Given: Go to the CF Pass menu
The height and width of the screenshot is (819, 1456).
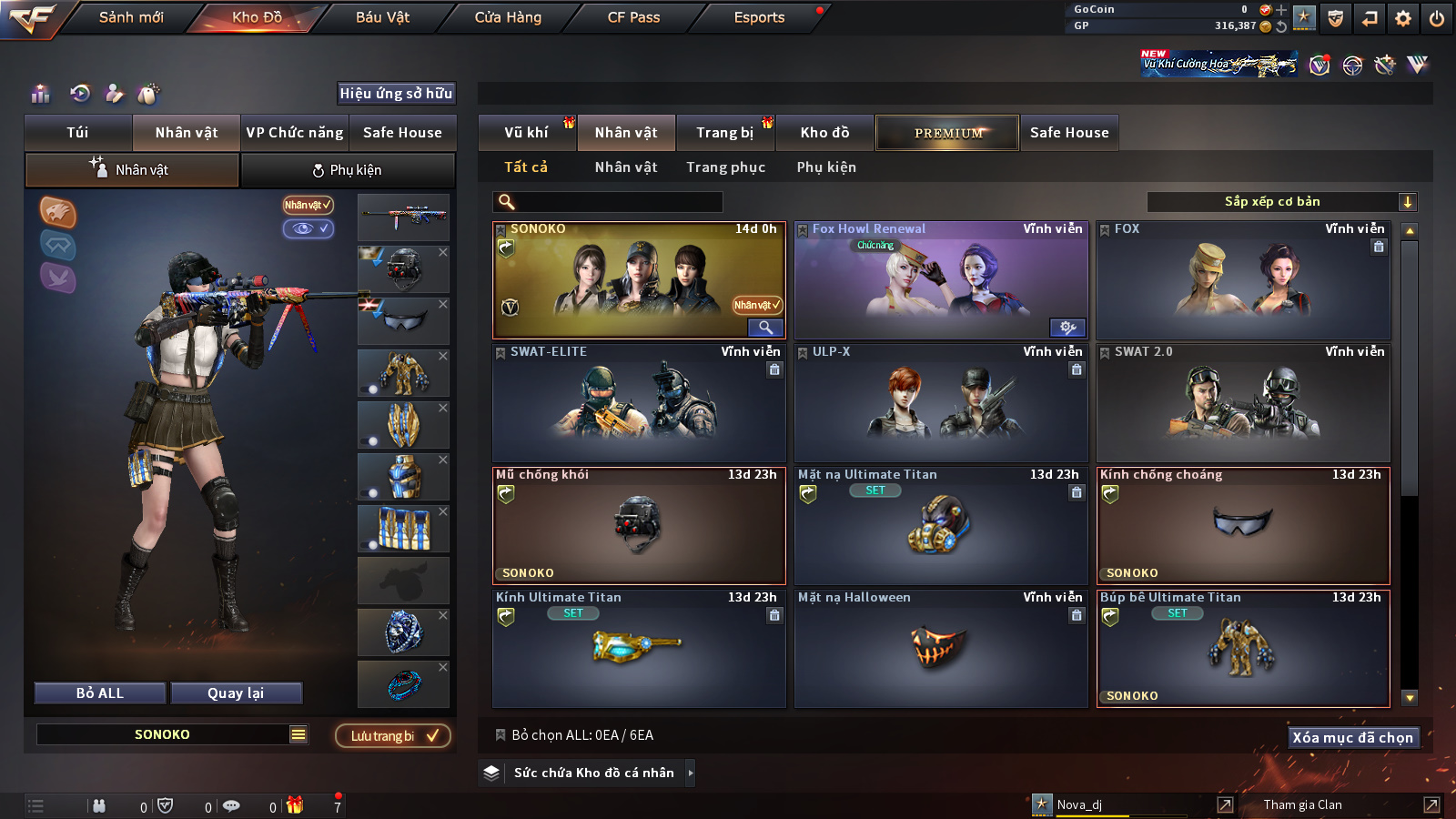Looking at the screenshot, I should point(633,17).
